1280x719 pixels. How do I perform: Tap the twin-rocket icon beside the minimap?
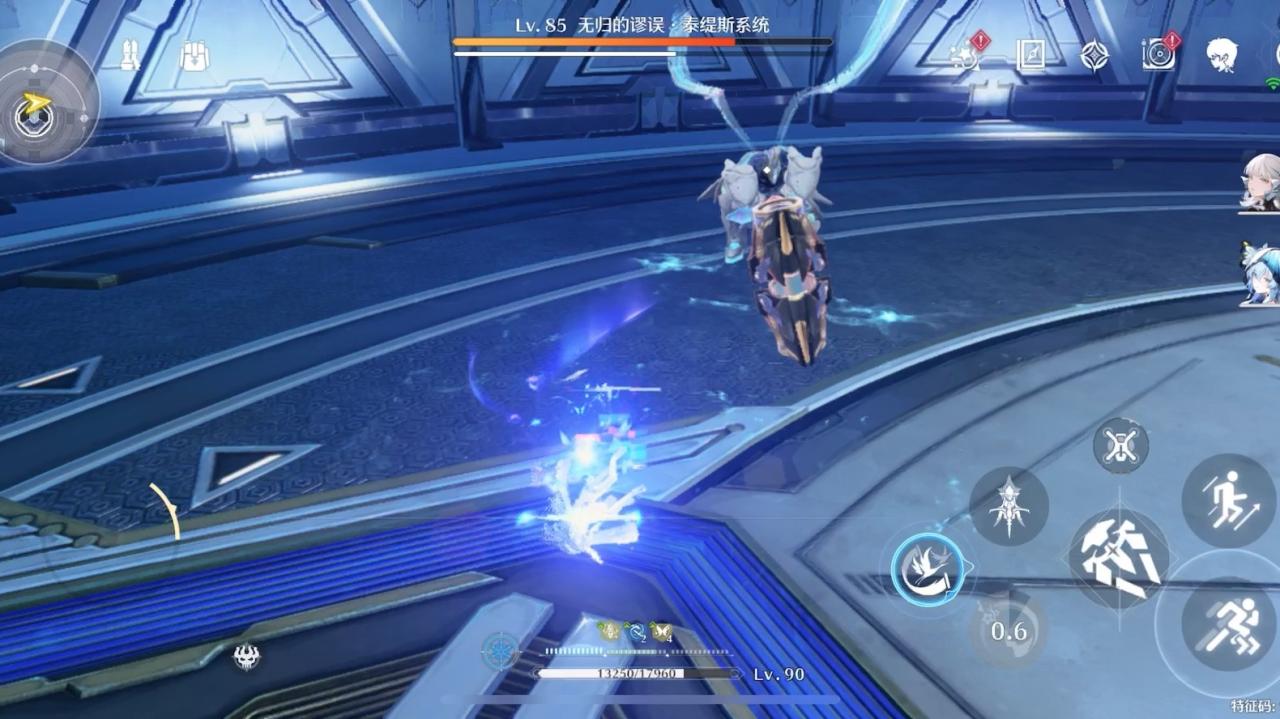[130, 55]
